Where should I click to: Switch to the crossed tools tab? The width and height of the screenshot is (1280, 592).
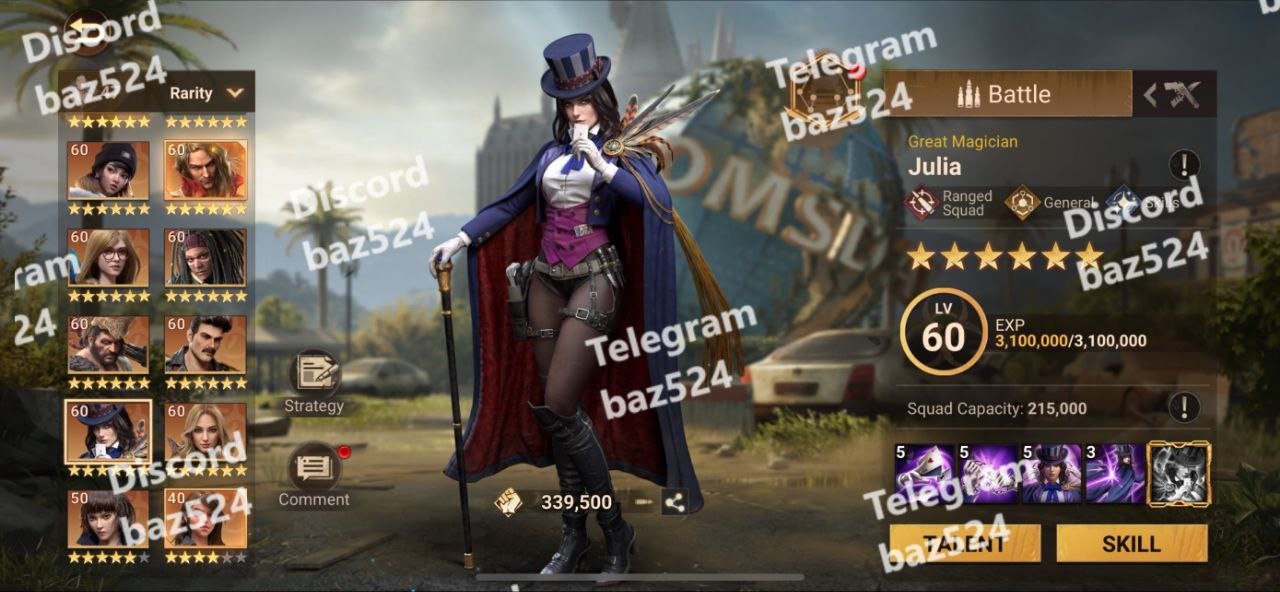1175,95
